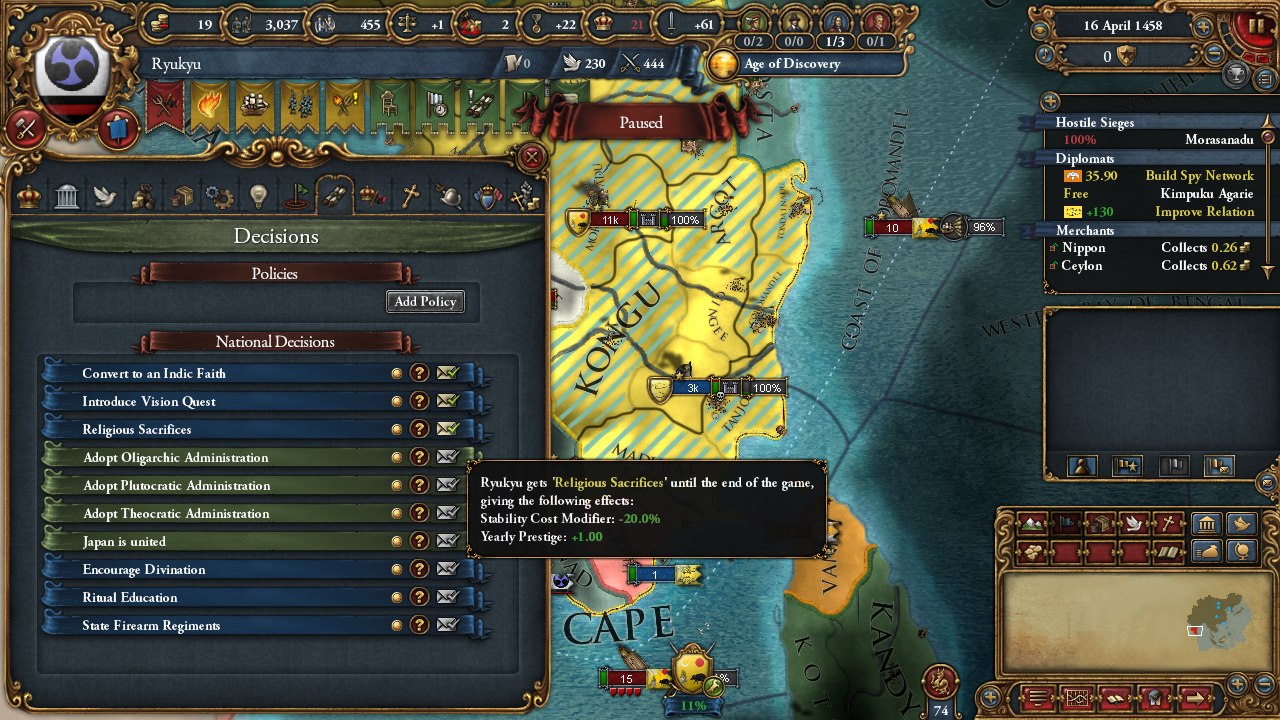The height and width of the screenshot is (720, 1280).
Task: Zoom in with minimap plus button
Action: pos(1238,683)
